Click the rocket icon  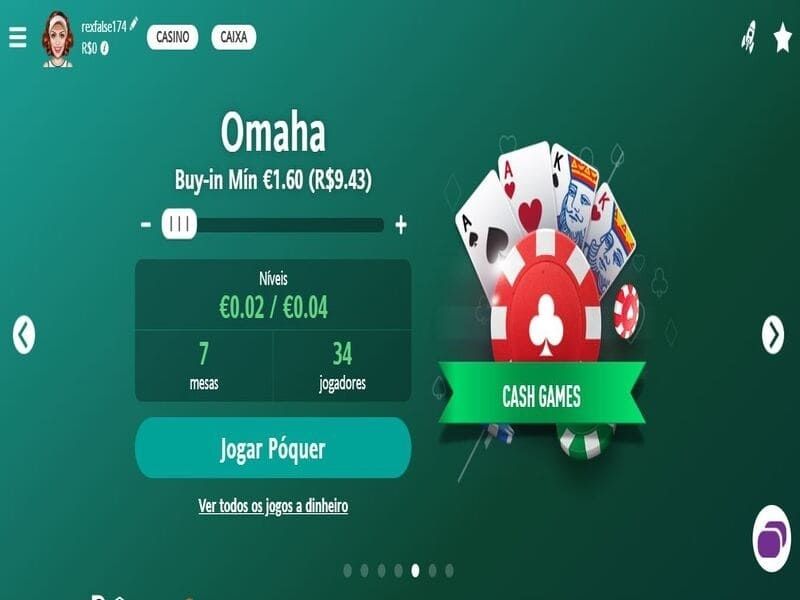coord(748,37)
